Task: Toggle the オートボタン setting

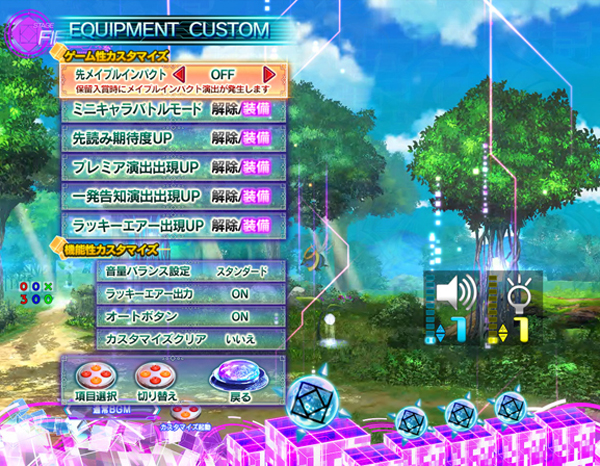Action: pos(190,317)
